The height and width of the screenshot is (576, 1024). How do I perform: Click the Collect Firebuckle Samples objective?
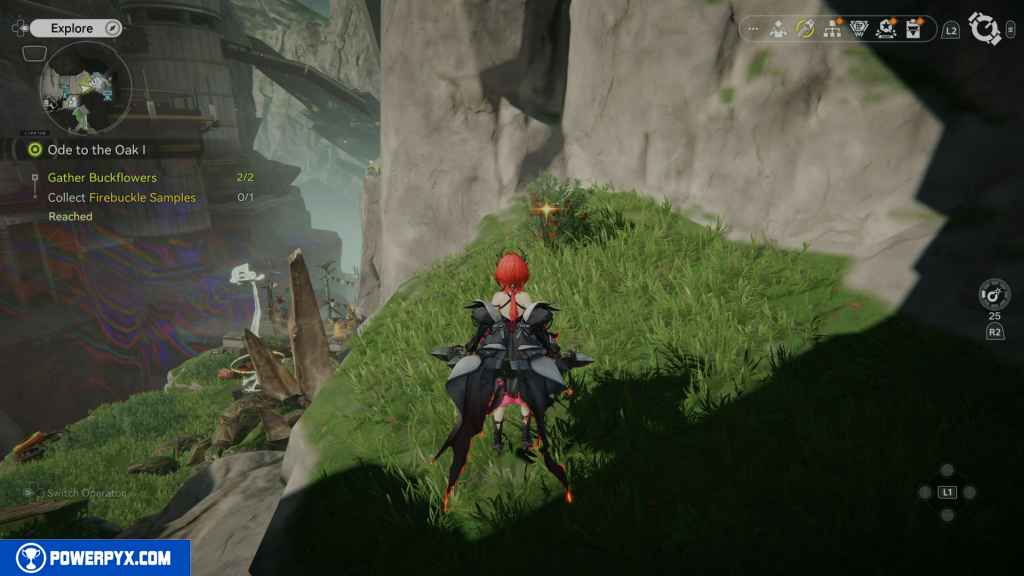pyautogui.click(x=122, y=198)
